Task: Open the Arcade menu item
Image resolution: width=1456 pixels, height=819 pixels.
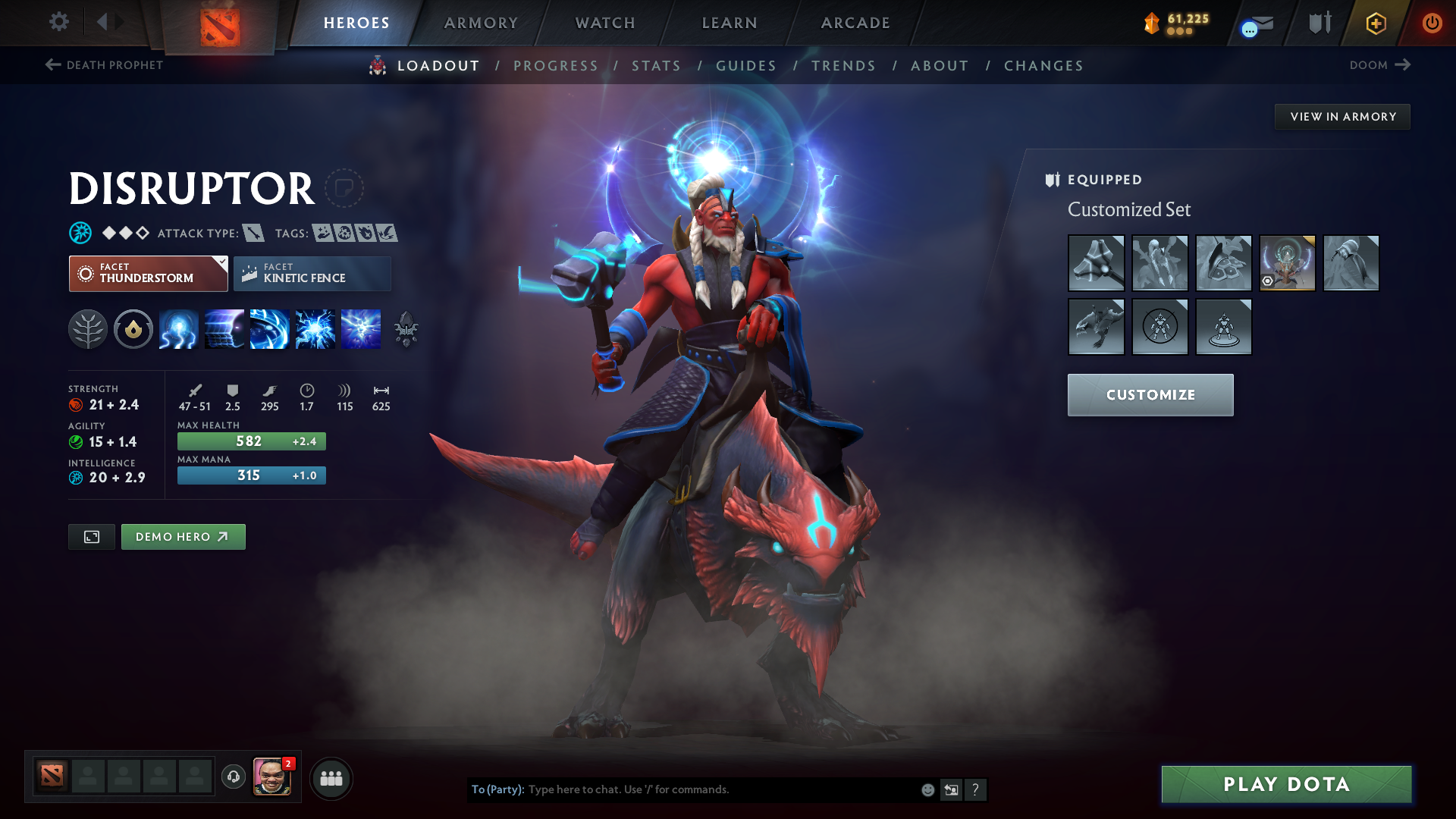Action: (855, 23)
